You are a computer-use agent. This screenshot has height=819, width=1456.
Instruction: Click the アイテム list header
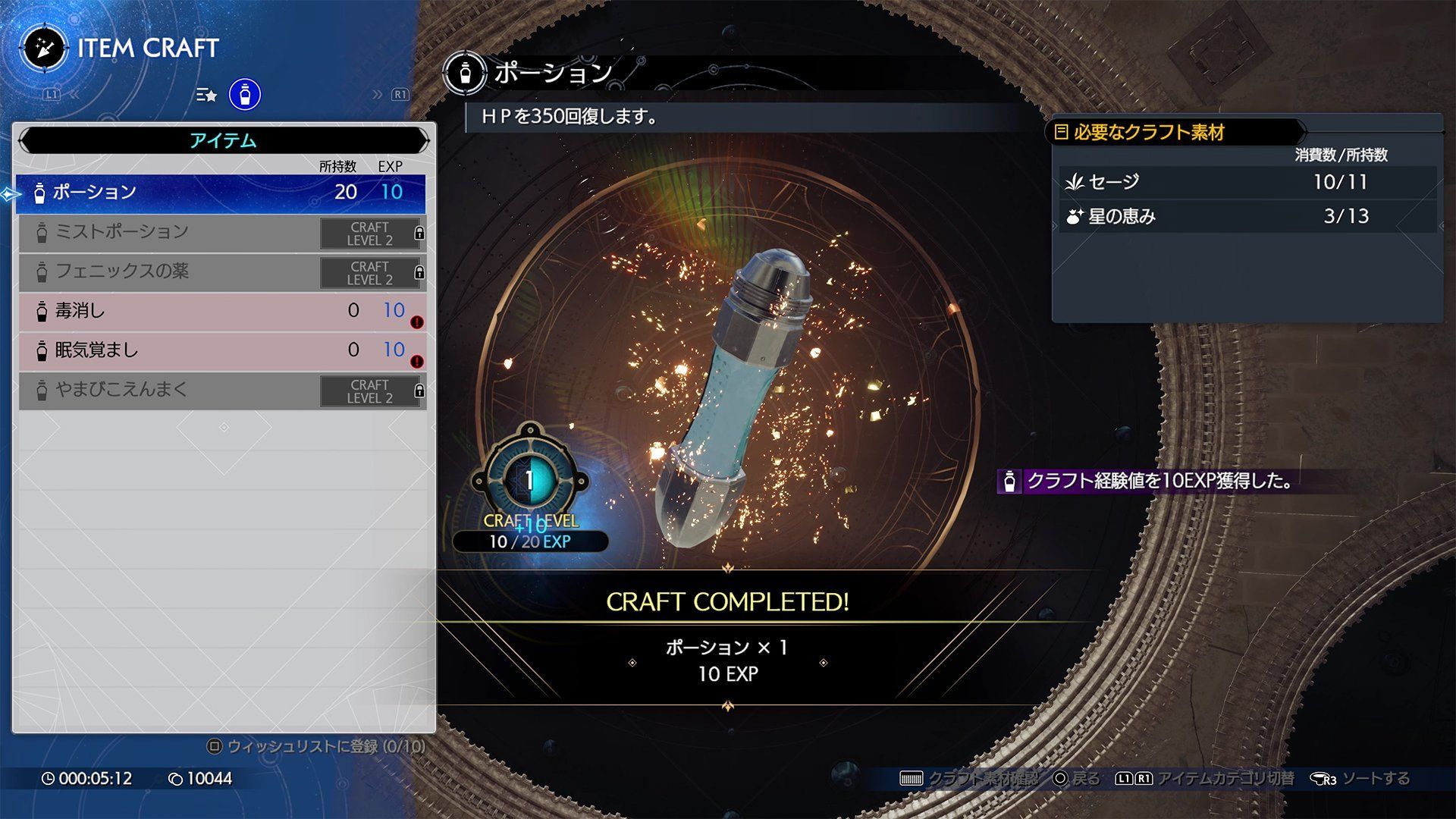pos(223,140)
